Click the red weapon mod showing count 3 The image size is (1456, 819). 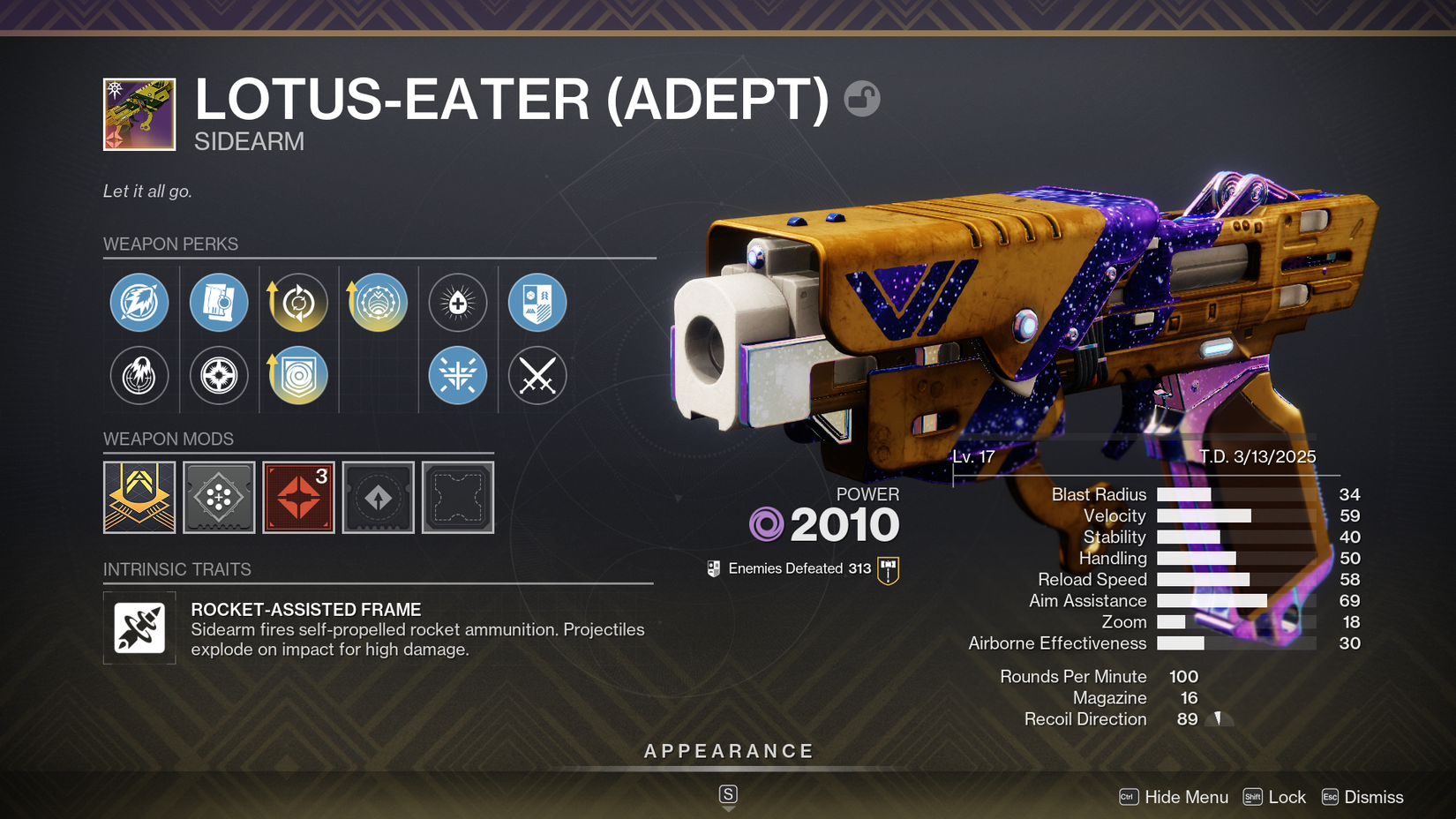pos(298,497)
